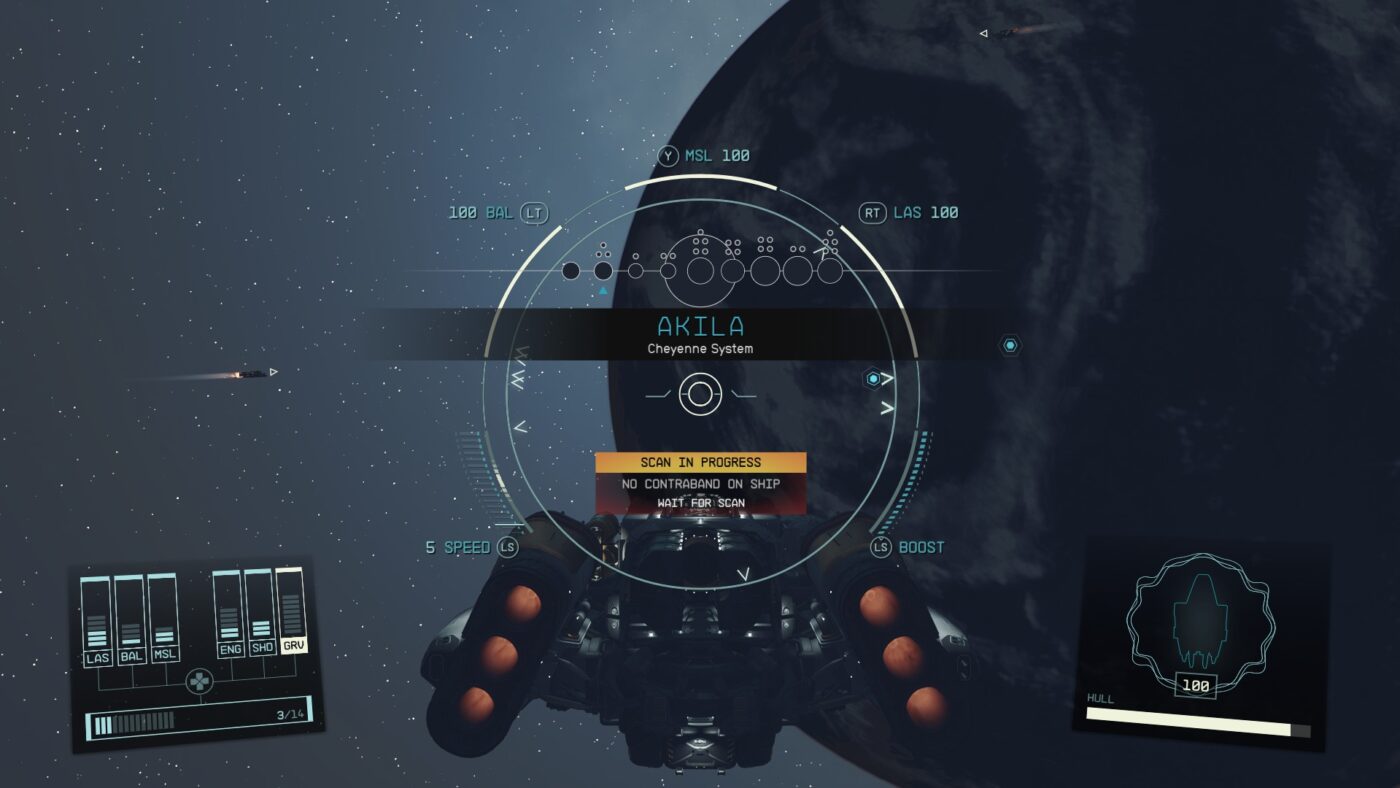1400x788 pixels.
Task: Select the highlighted GRV grav drive bar
Action: pyautogui.click(x=290, y=615)
